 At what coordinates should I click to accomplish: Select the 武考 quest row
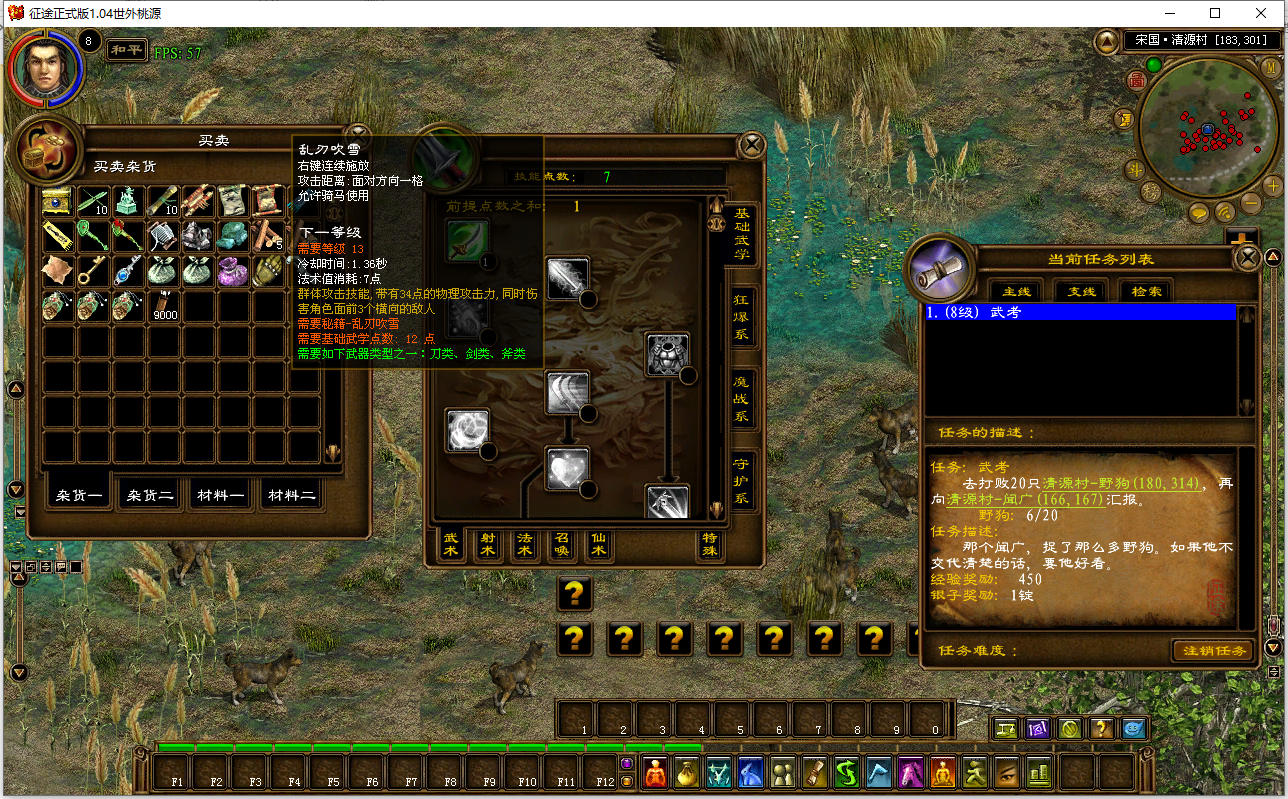[1080, 312]
